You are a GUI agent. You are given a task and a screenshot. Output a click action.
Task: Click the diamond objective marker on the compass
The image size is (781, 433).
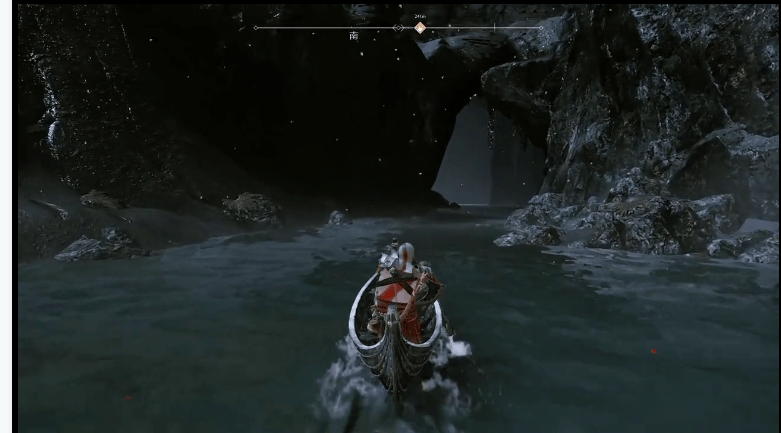(420, 28)
